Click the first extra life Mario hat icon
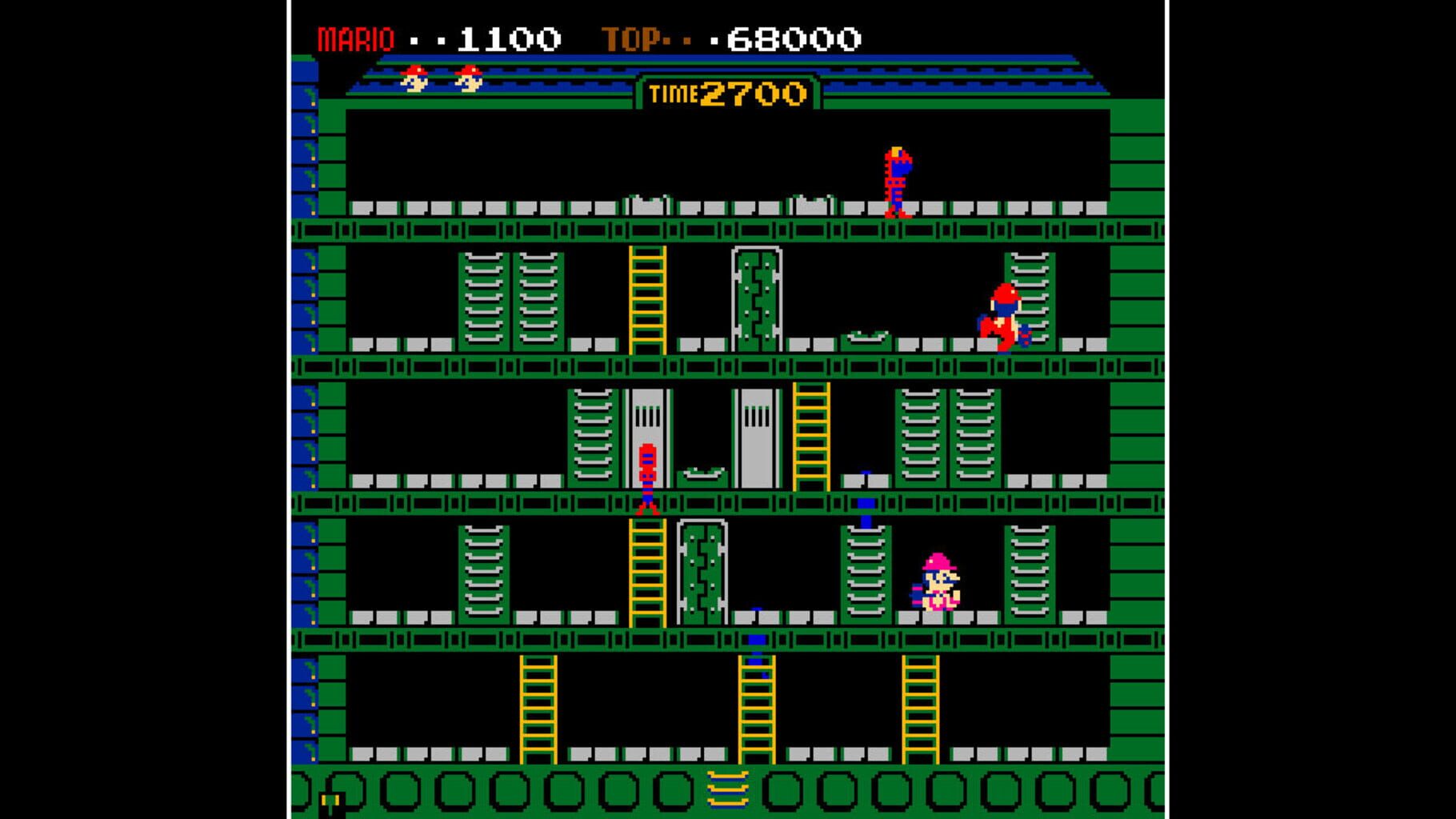1456x819 pixels. tap(414, 80)
